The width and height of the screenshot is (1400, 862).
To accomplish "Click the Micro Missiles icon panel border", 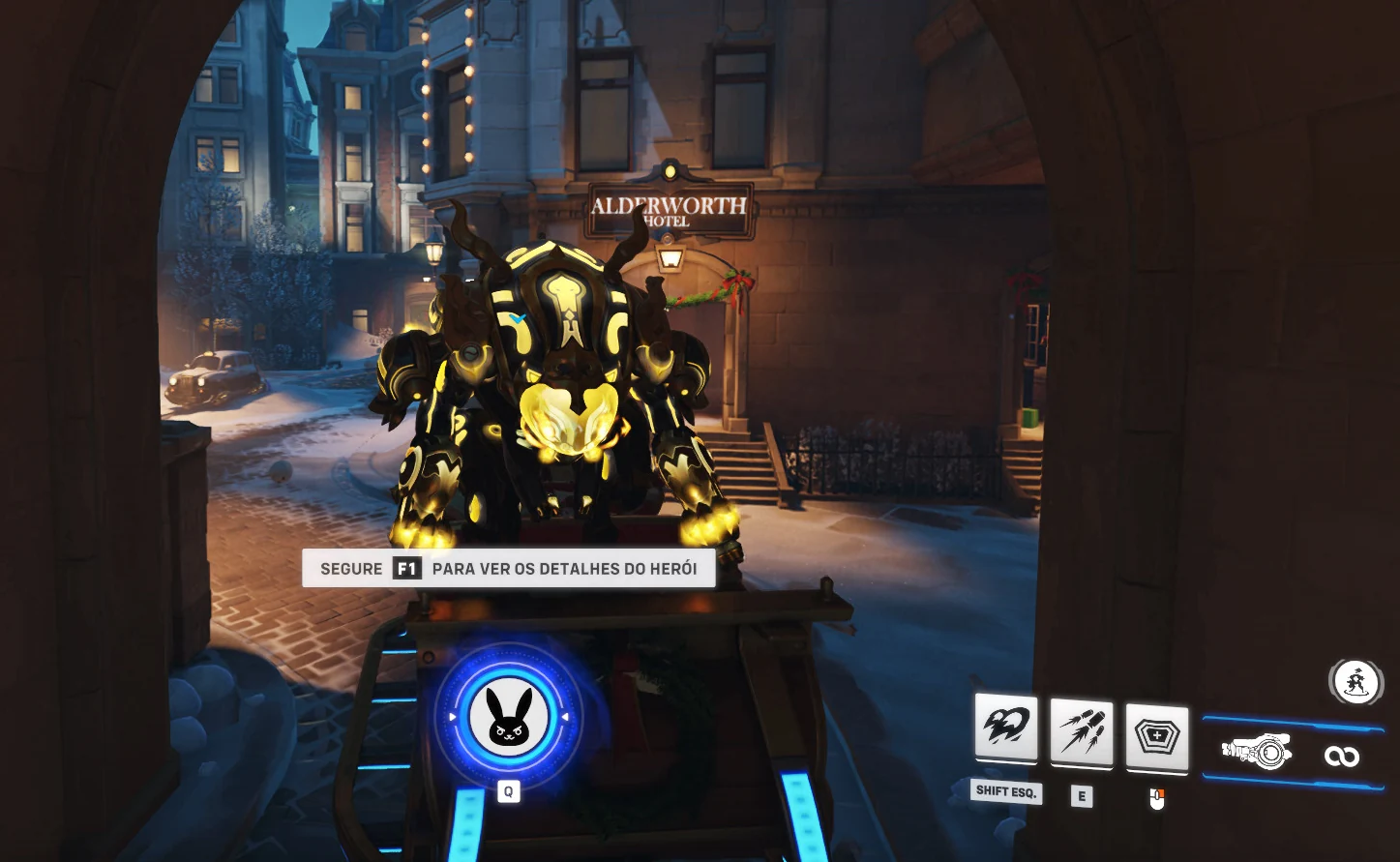I will click(x=1082, y=767).
